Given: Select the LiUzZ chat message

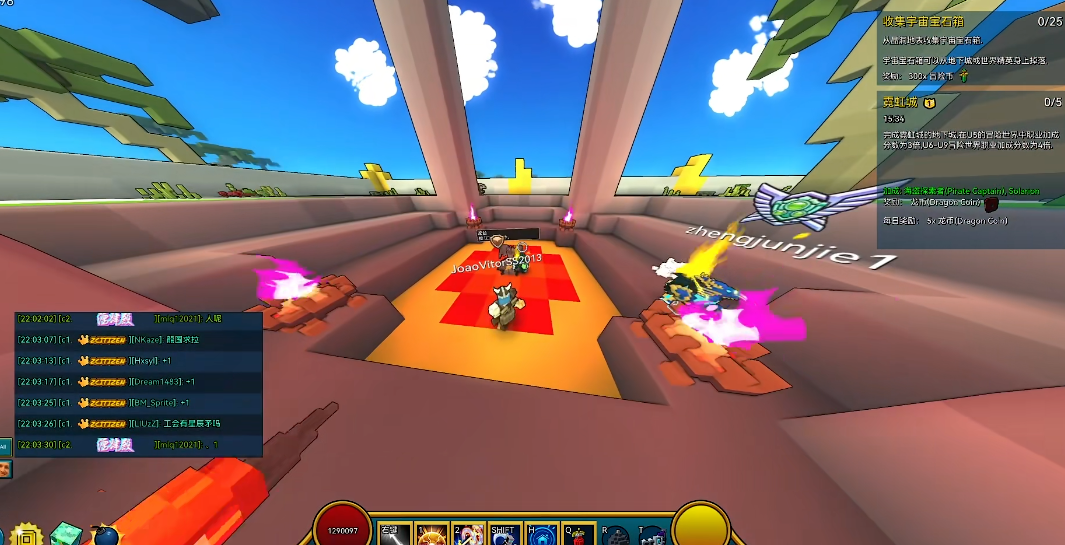Looking at the screenshot, I should pos(138,423).
